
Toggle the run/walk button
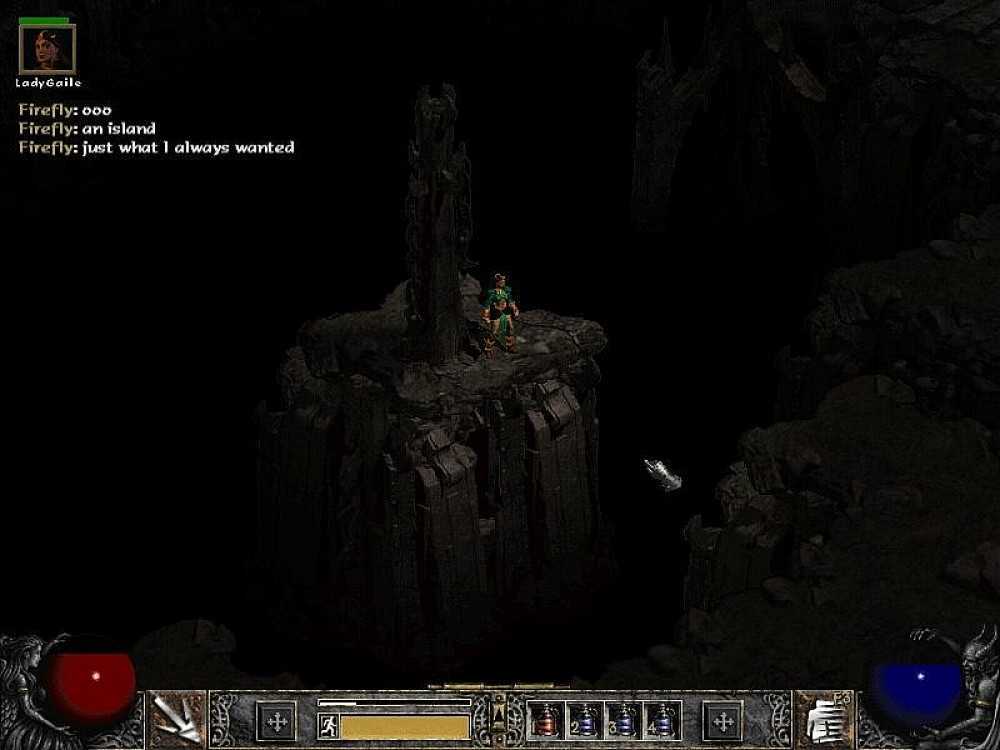point(326,725)
